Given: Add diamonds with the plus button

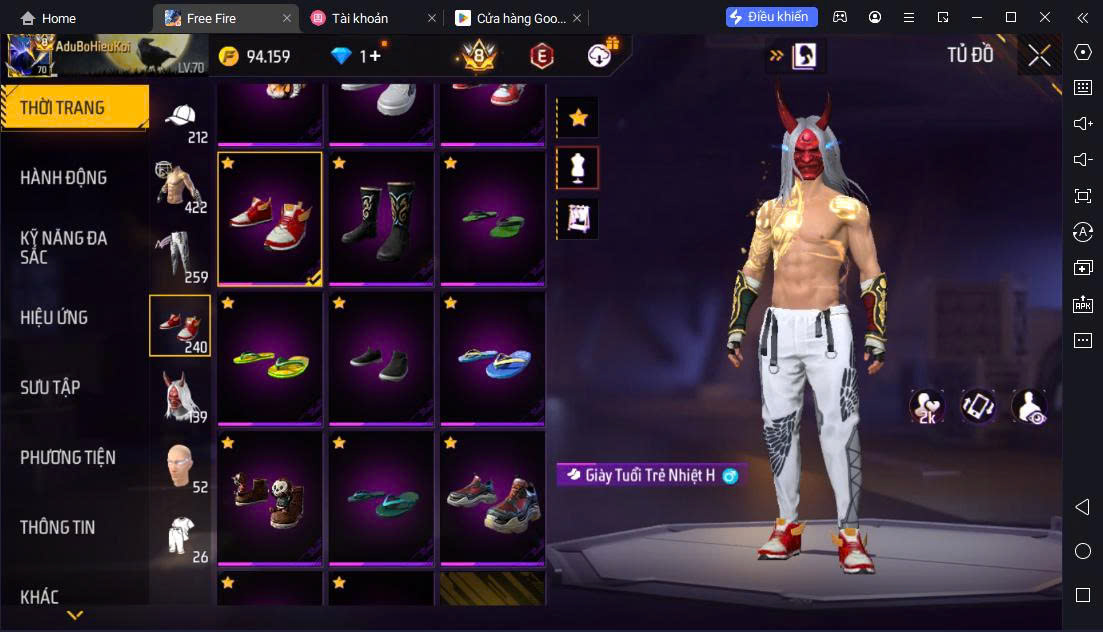Looking at the screenshot, I should point(375,56).
